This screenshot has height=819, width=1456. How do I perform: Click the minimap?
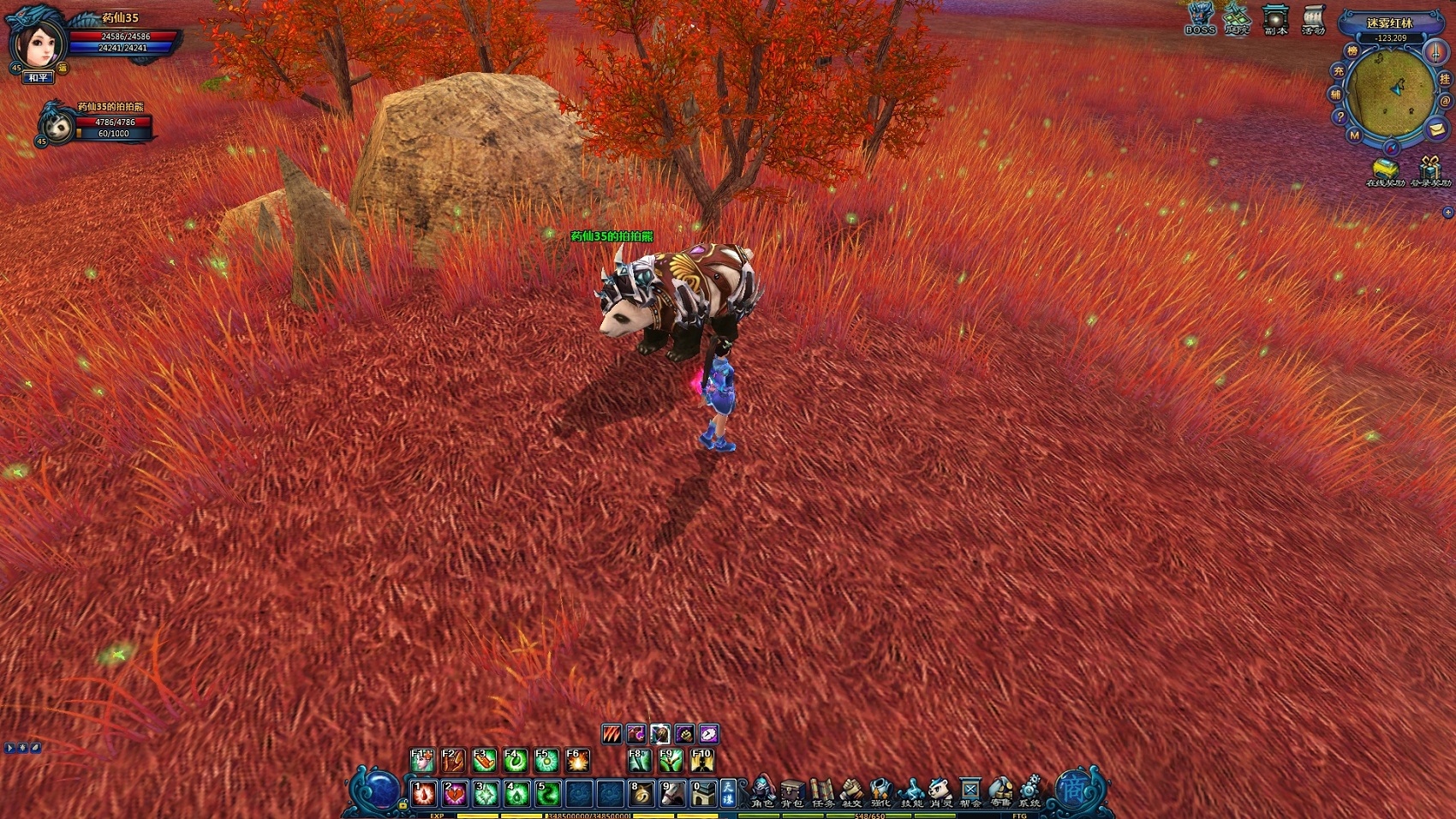1391,93
